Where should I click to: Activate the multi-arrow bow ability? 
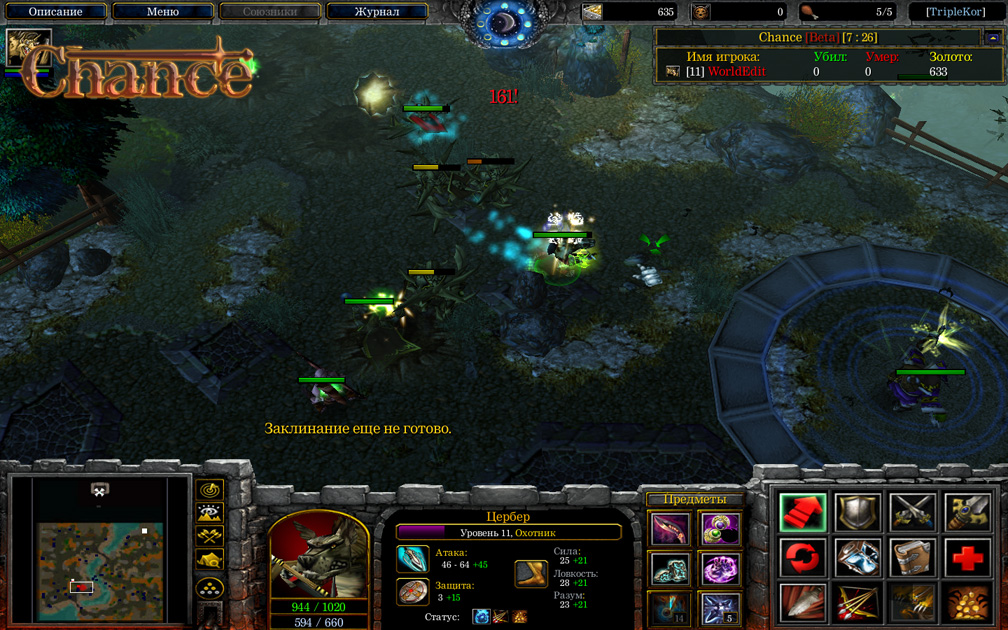(858, 602)
